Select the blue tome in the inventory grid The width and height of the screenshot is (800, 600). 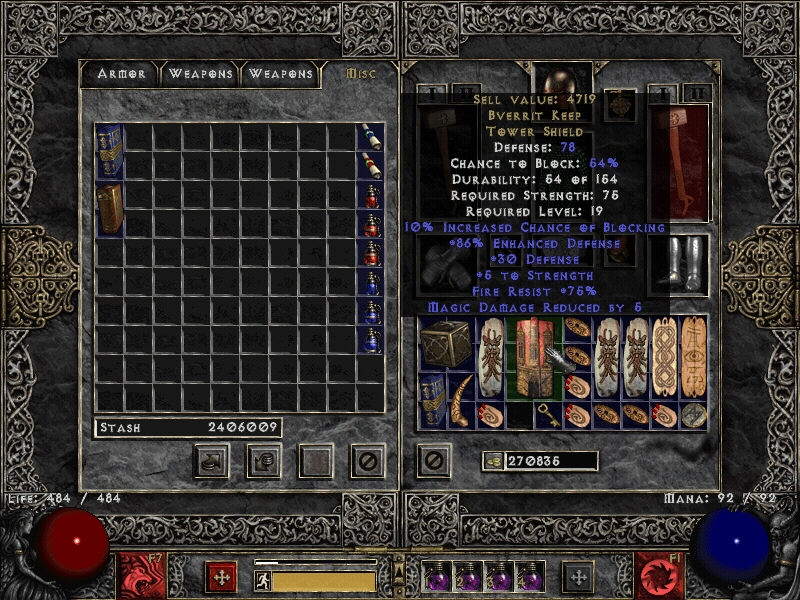[x=432, y=401]
